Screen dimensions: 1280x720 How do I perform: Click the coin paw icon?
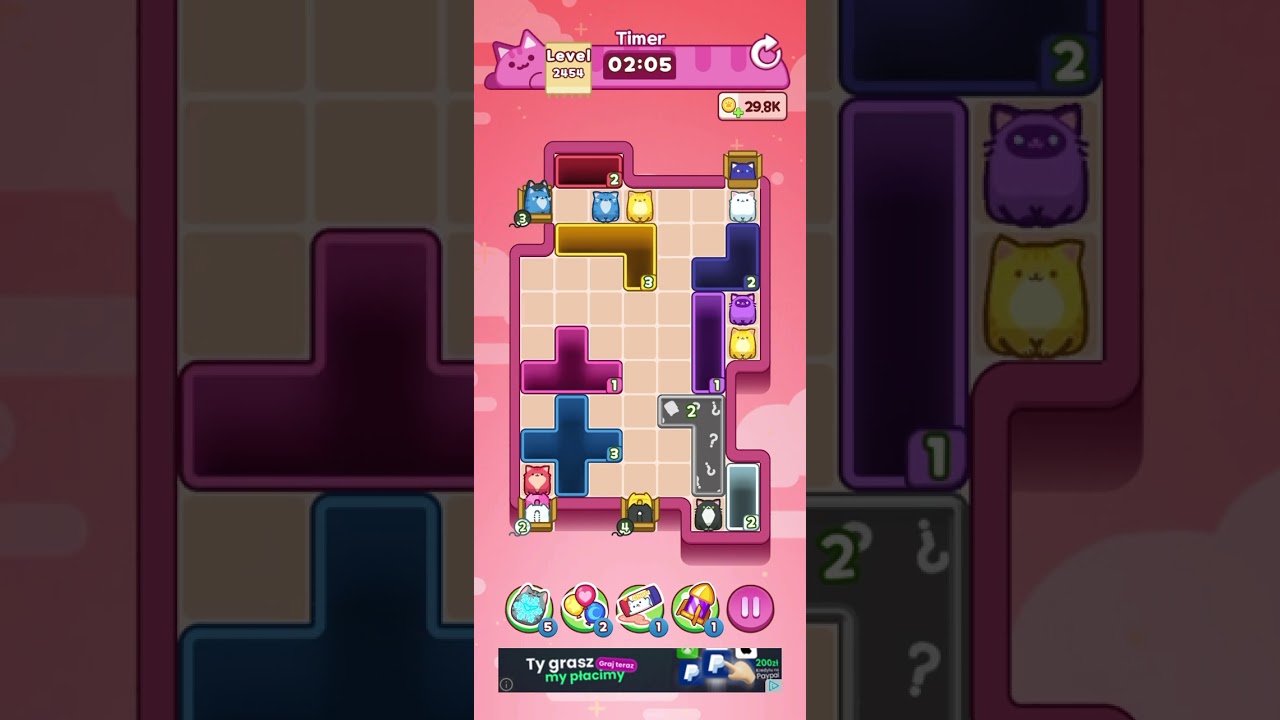(728, 104)
